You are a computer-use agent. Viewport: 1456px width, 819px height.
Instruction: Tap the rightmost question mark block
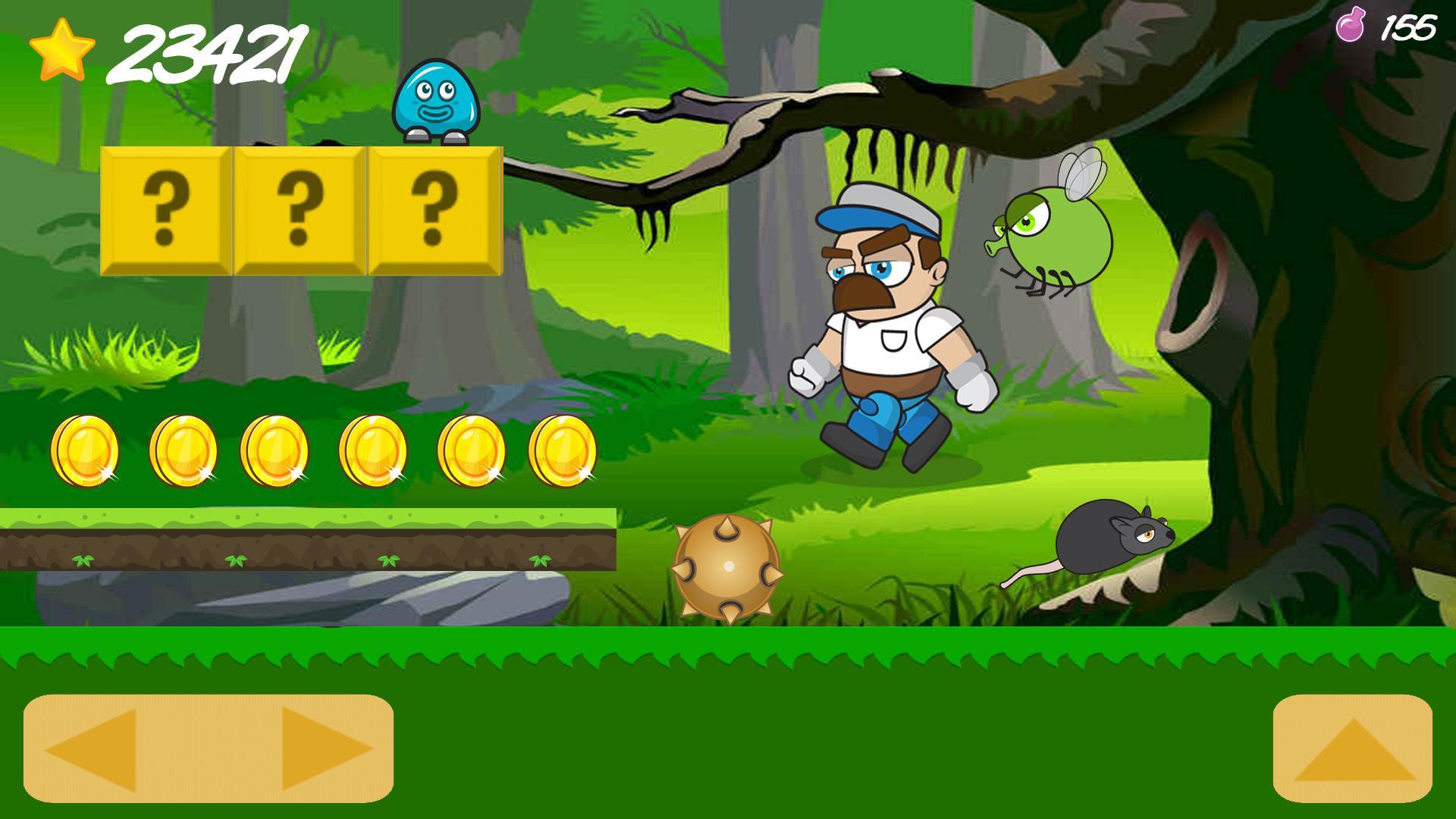click(x=434, y=210)
